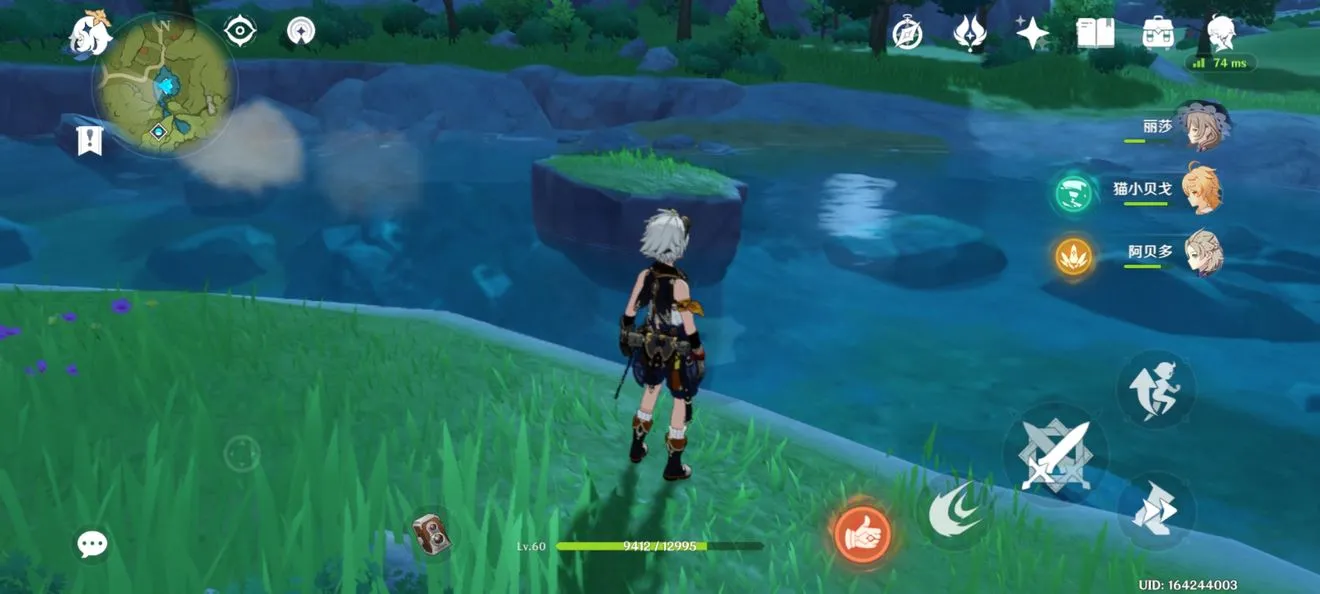The image size is (1320, 594).
Task: Open the wish star icon
Action: [1031, 34]
